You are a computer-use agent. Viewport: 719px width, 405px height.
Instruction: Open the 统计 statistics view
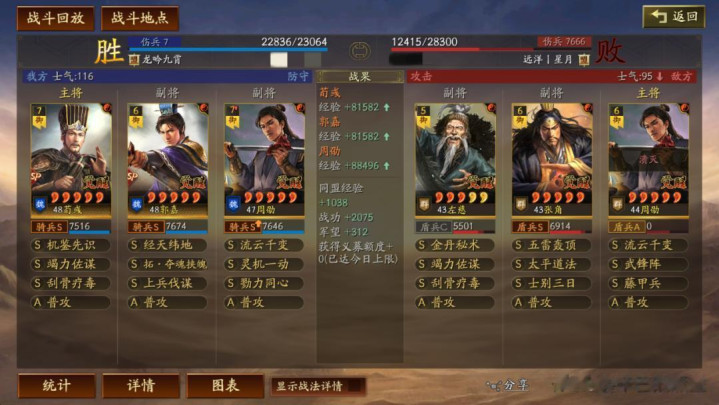(57, 386)
